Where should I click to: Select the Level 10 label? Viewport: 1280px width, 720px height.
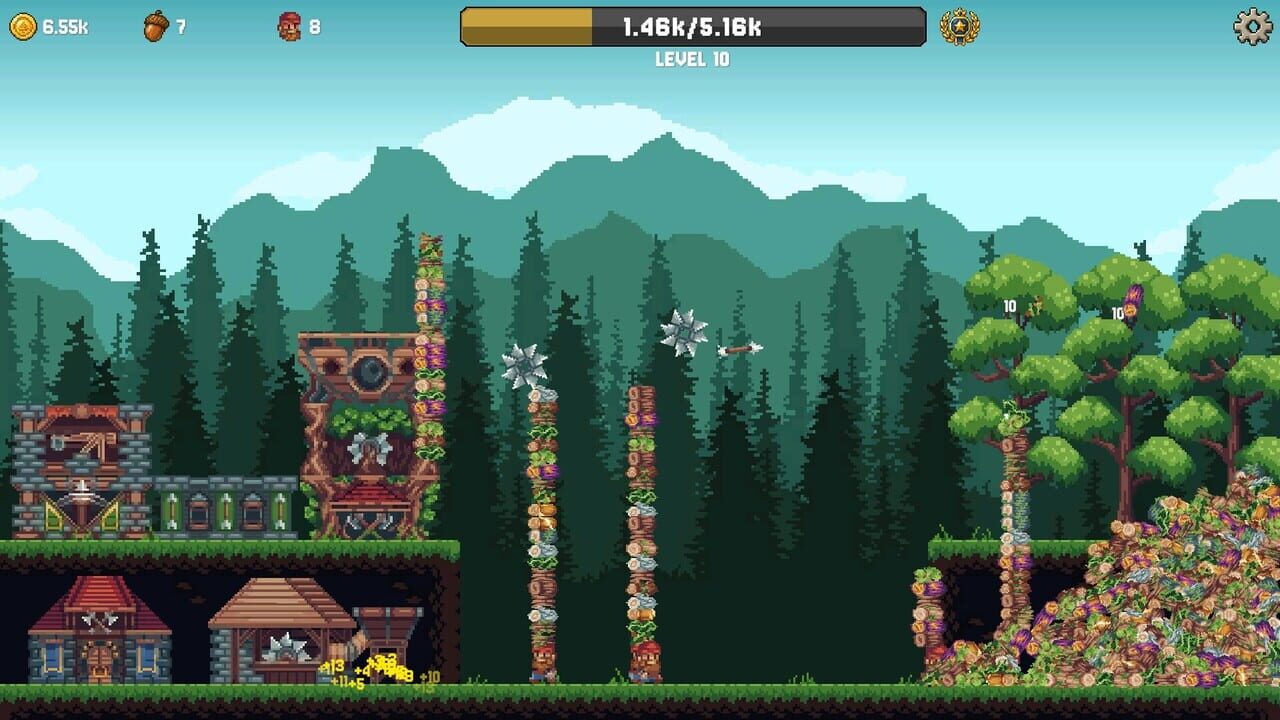click(x=695, y=58)
